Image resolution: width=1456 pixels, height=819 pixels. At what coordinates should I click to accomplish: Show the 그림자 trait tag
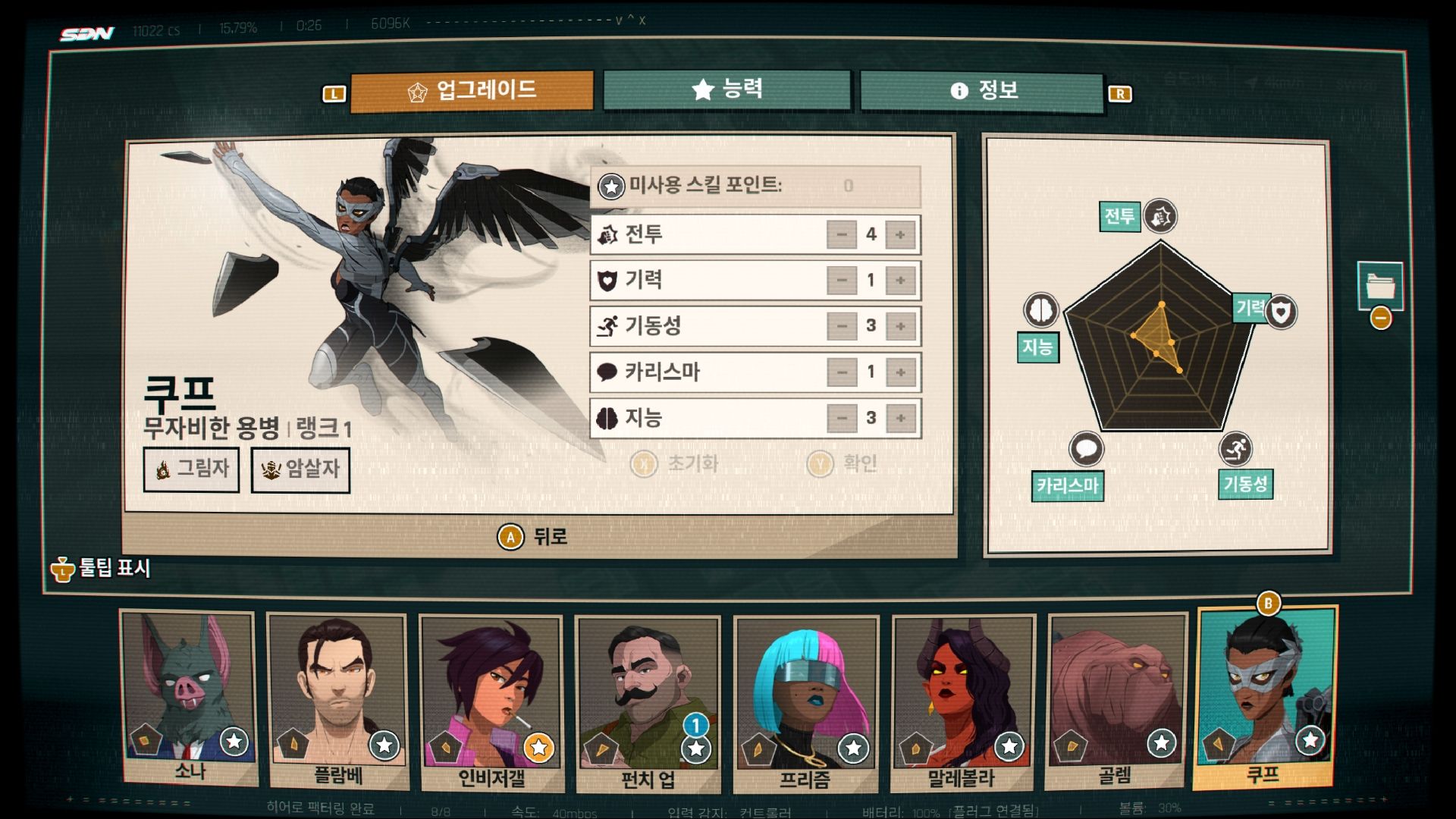click(191, 469)
